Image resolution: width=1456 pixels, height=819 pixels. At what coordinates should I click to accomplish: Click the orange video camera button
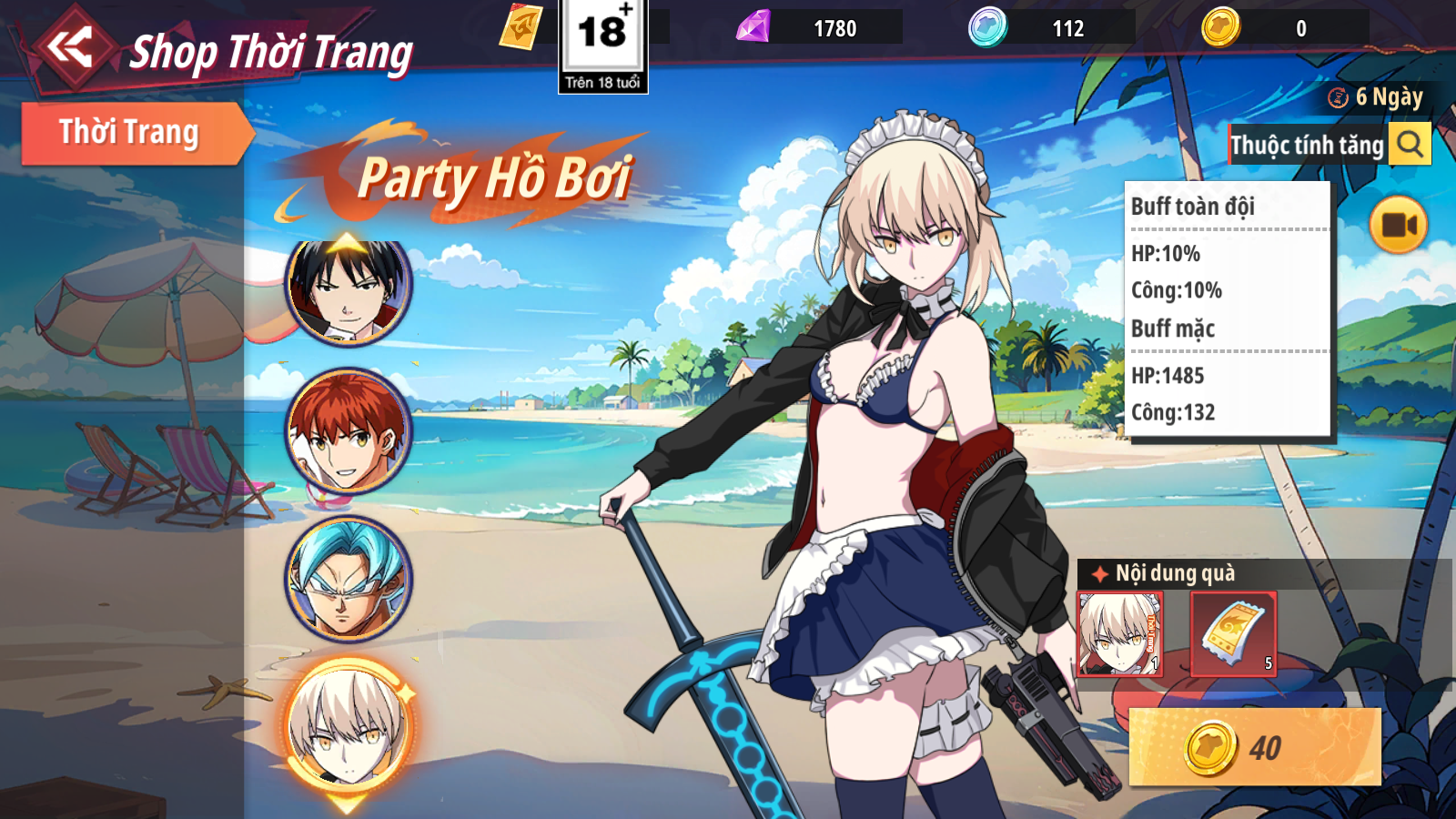click(1398, 225)
